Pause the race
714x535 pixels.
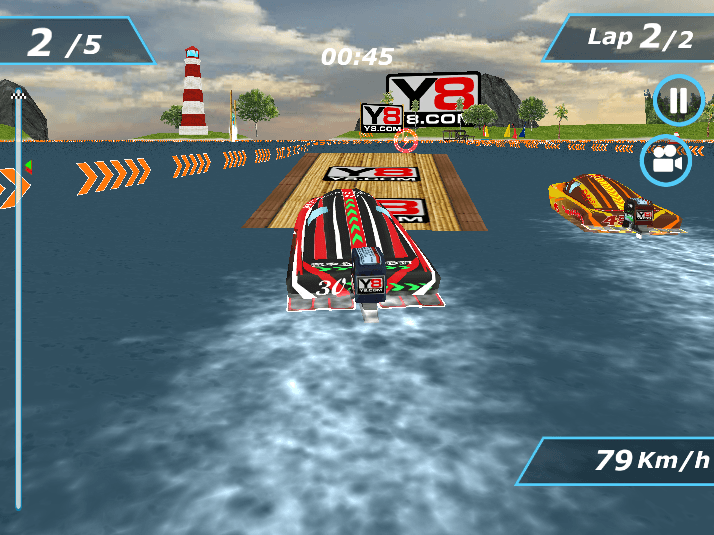(x=679, y=101)
